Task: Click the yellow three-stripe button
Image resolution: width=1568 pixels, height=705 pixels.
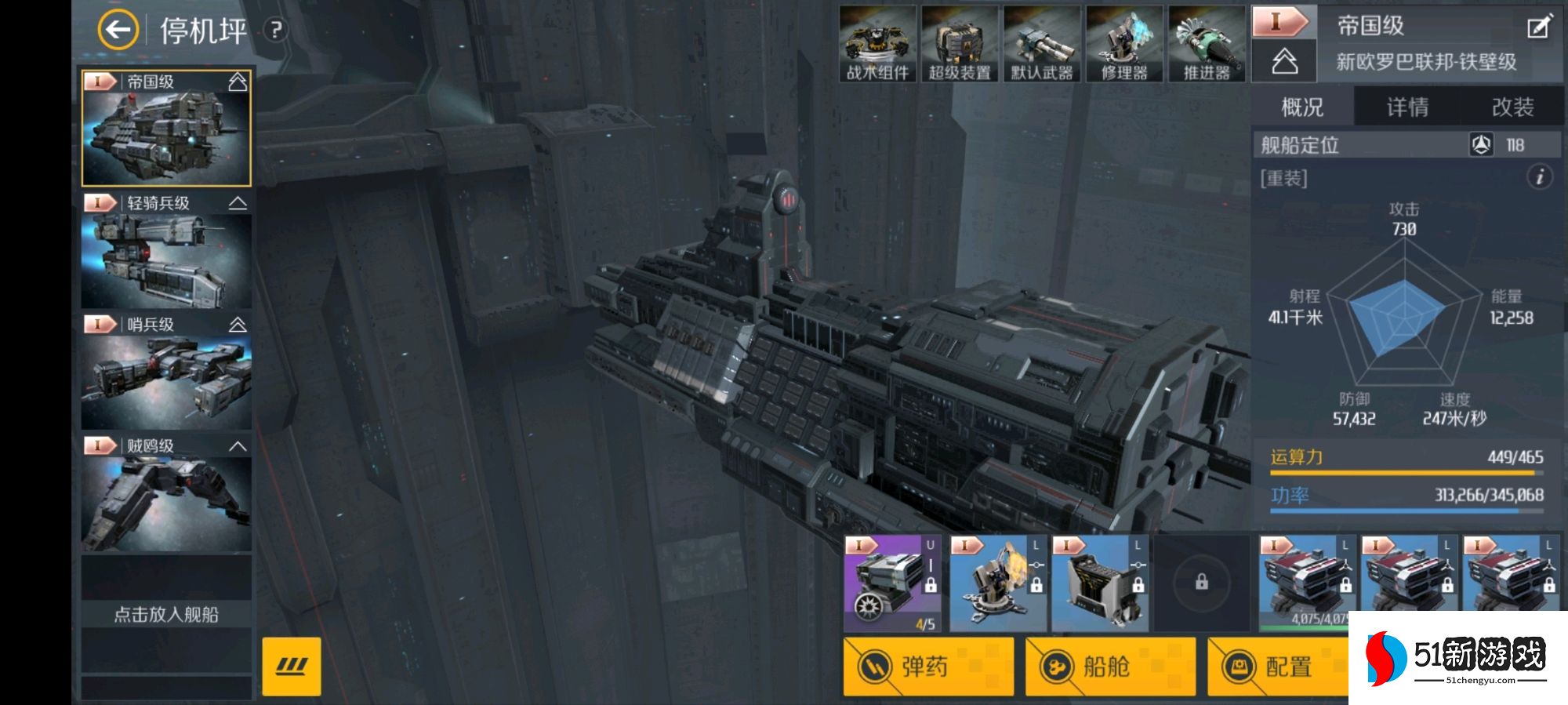Action: point(292,667)
